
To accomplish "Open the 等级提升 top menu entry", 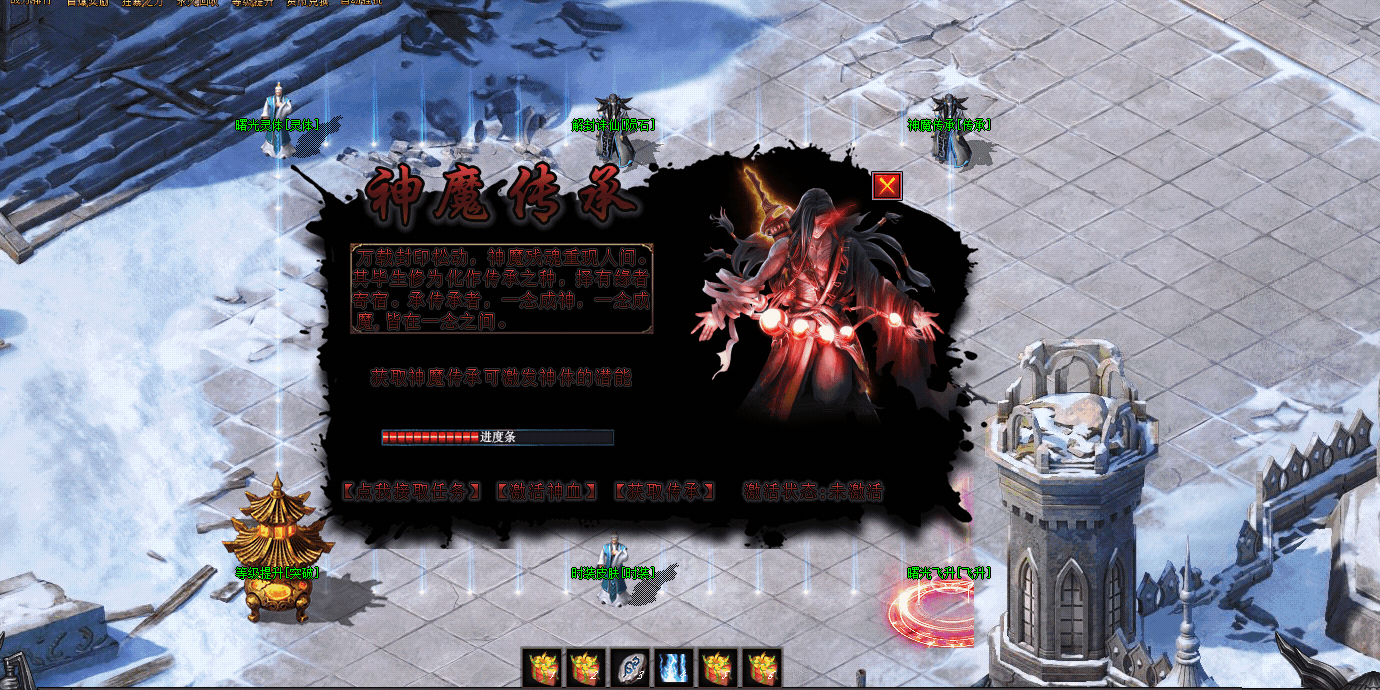I will coord(252,3).
